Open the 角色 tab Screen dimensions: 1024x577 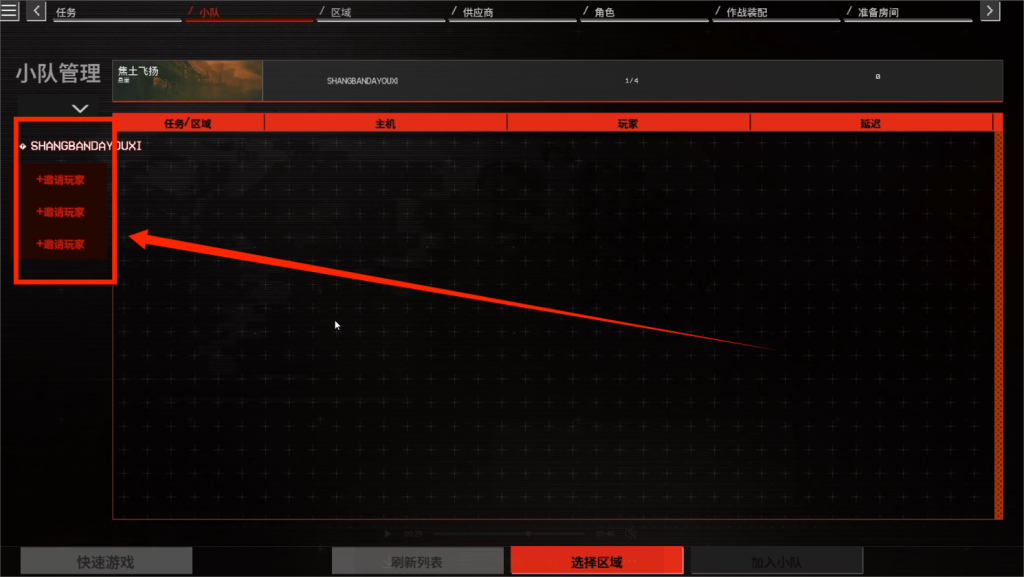(x=603, y=13)
